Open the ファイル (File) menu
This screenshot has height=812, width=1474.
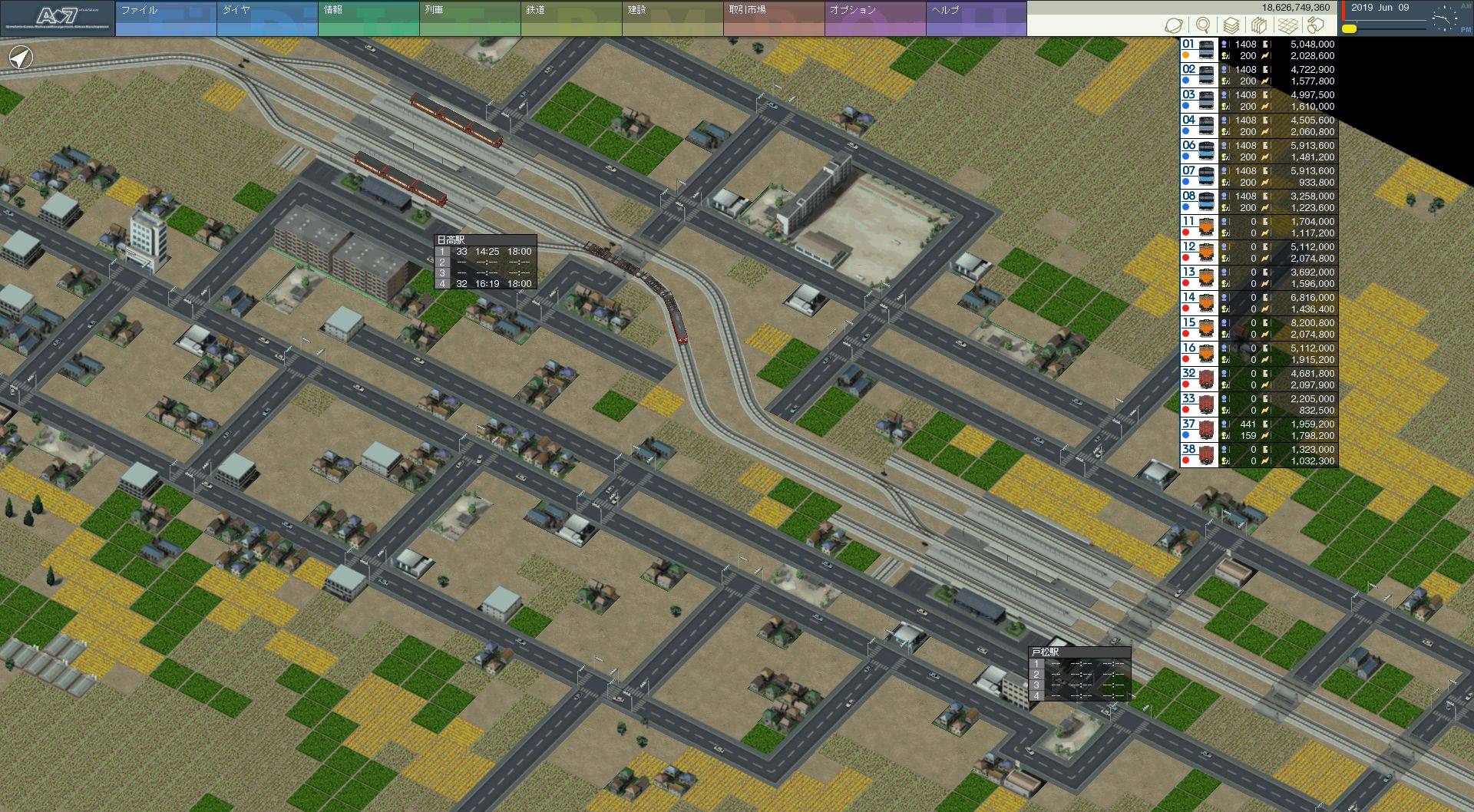165,18
